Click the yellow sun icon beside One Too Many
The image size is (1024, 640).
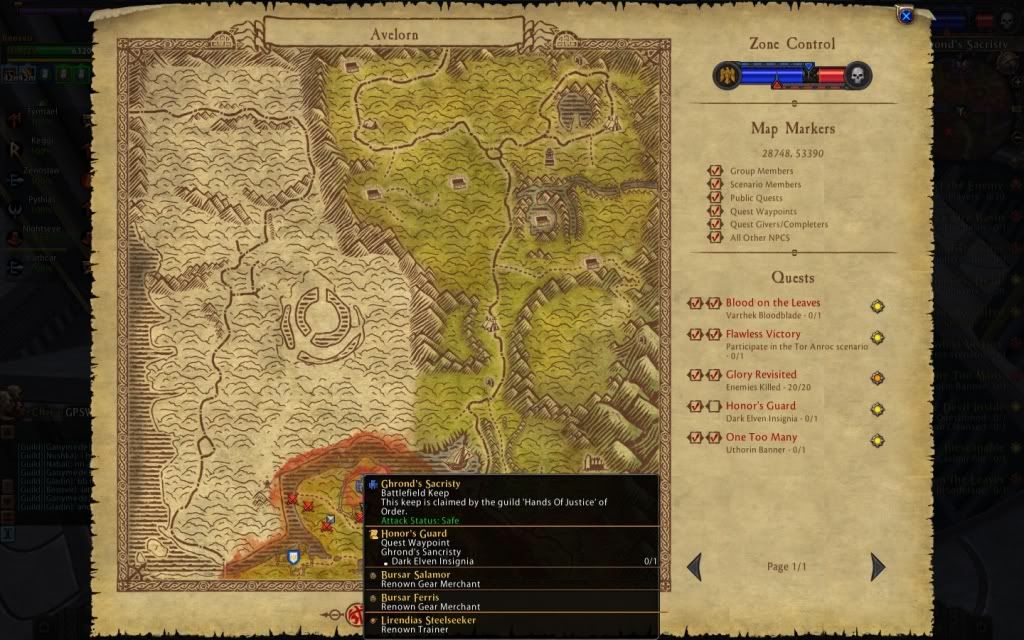point(877,440)
